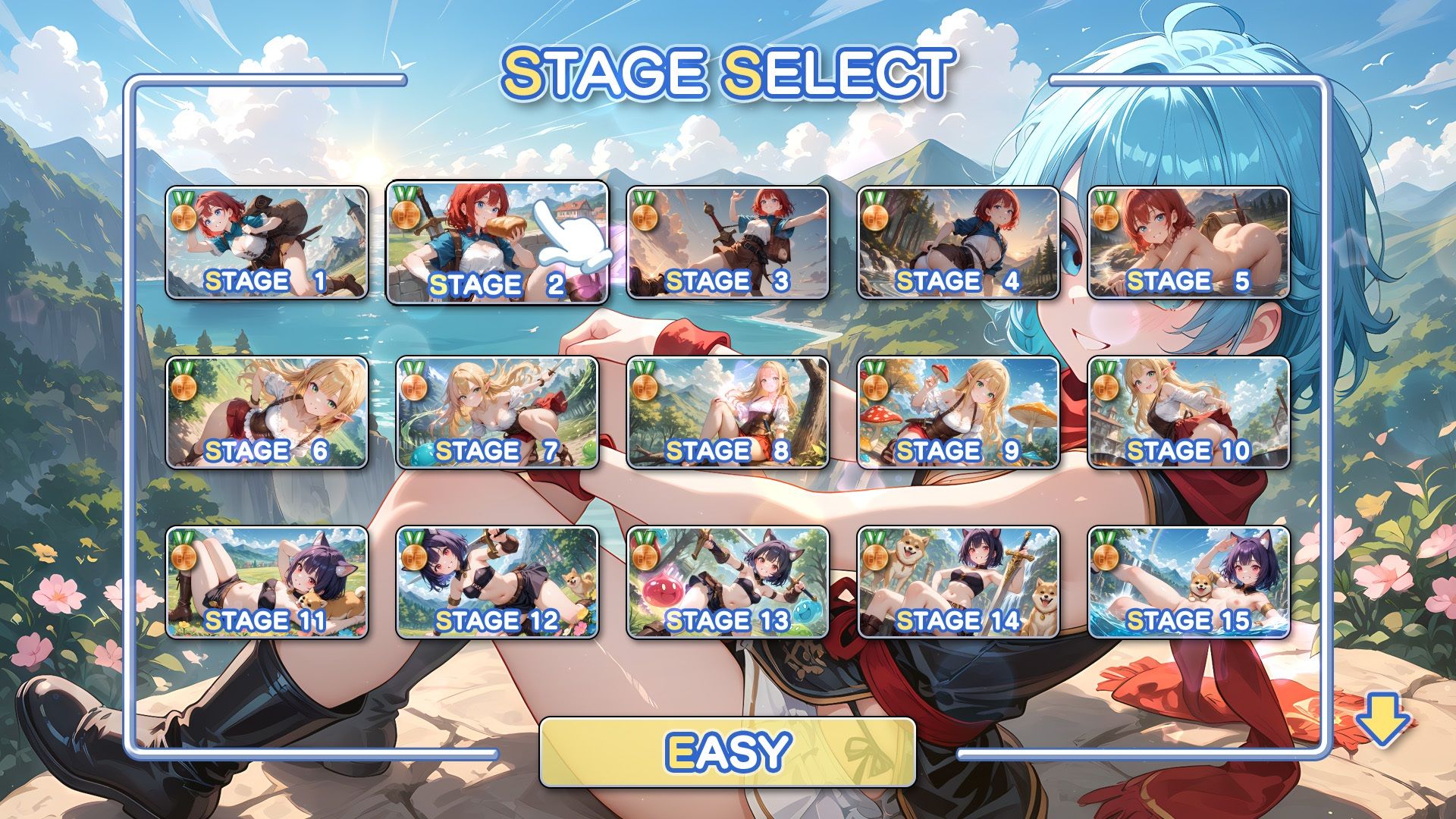The width and height of the screenshot is (1456, 819).
Task: Select Stage 8
Action: point(728,413)
